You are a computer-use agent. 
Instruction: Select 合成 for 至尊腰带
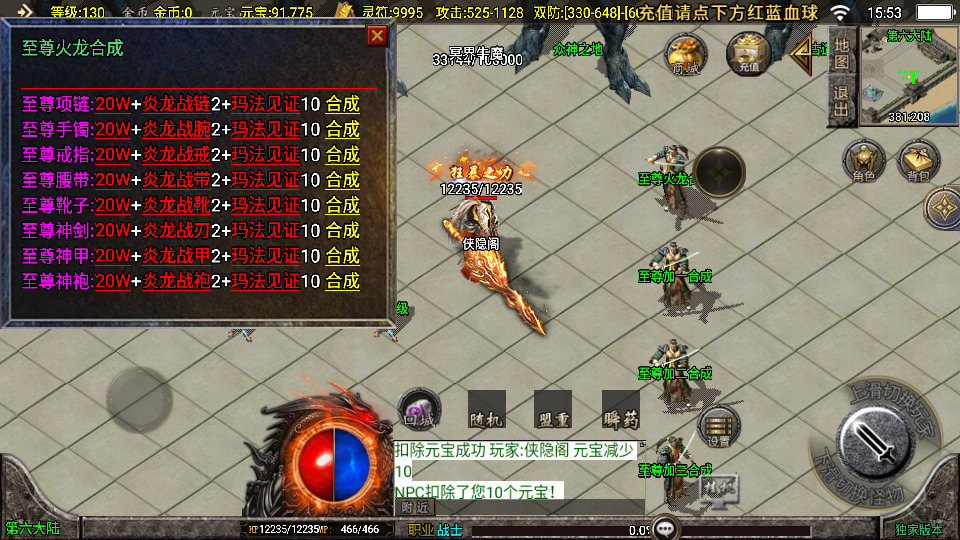coord(343,180)
